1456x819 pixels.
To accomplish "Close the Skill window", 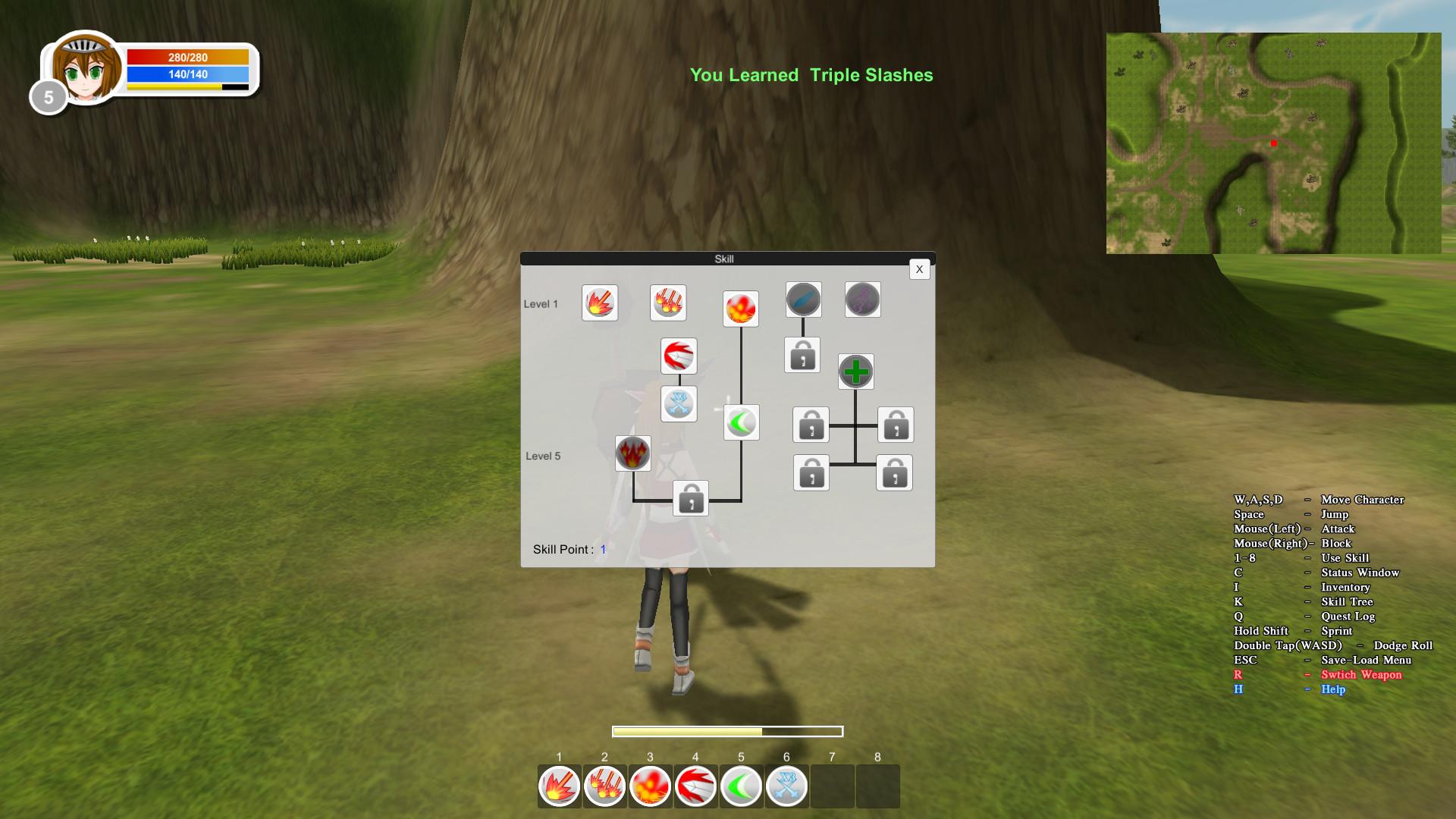I will [919, 269].
